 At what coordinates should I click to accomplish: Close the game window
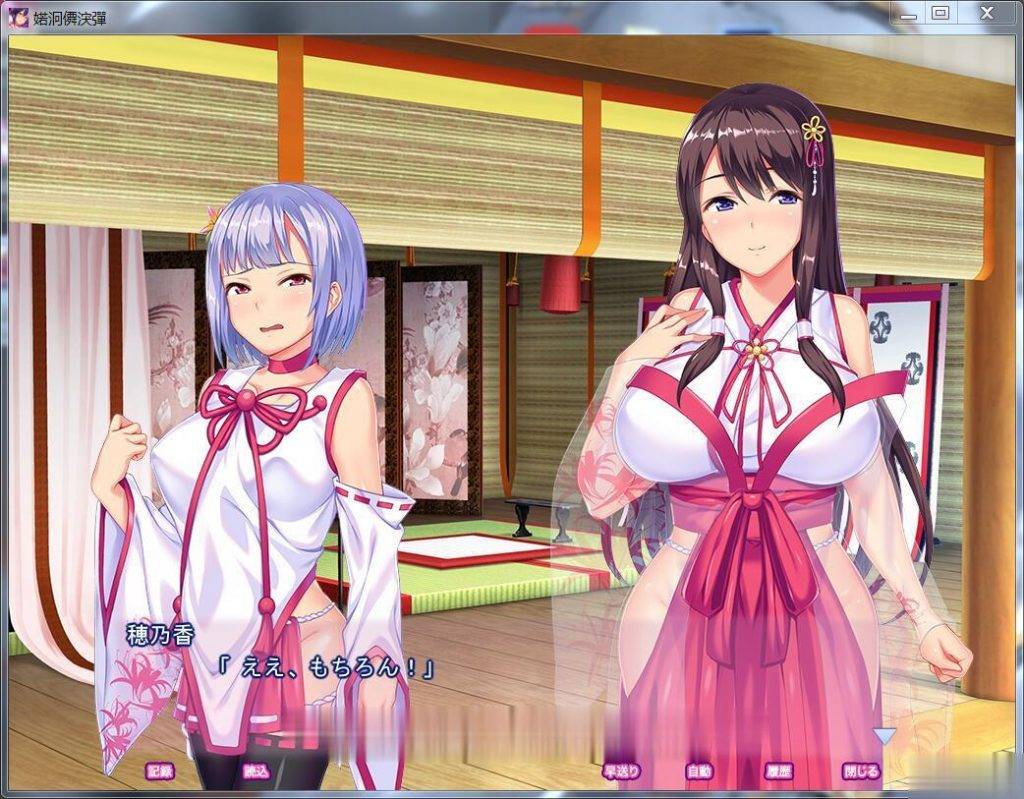986,13
